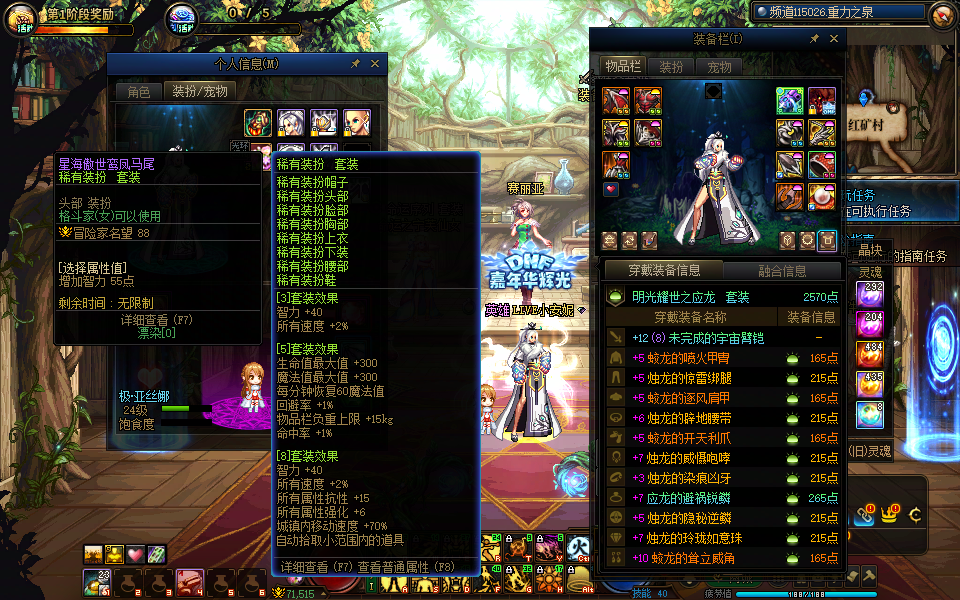Open the 物品栏 tab in equipment window
The height and width of the screenshot is (600, 960).
(x=622, y=67)
